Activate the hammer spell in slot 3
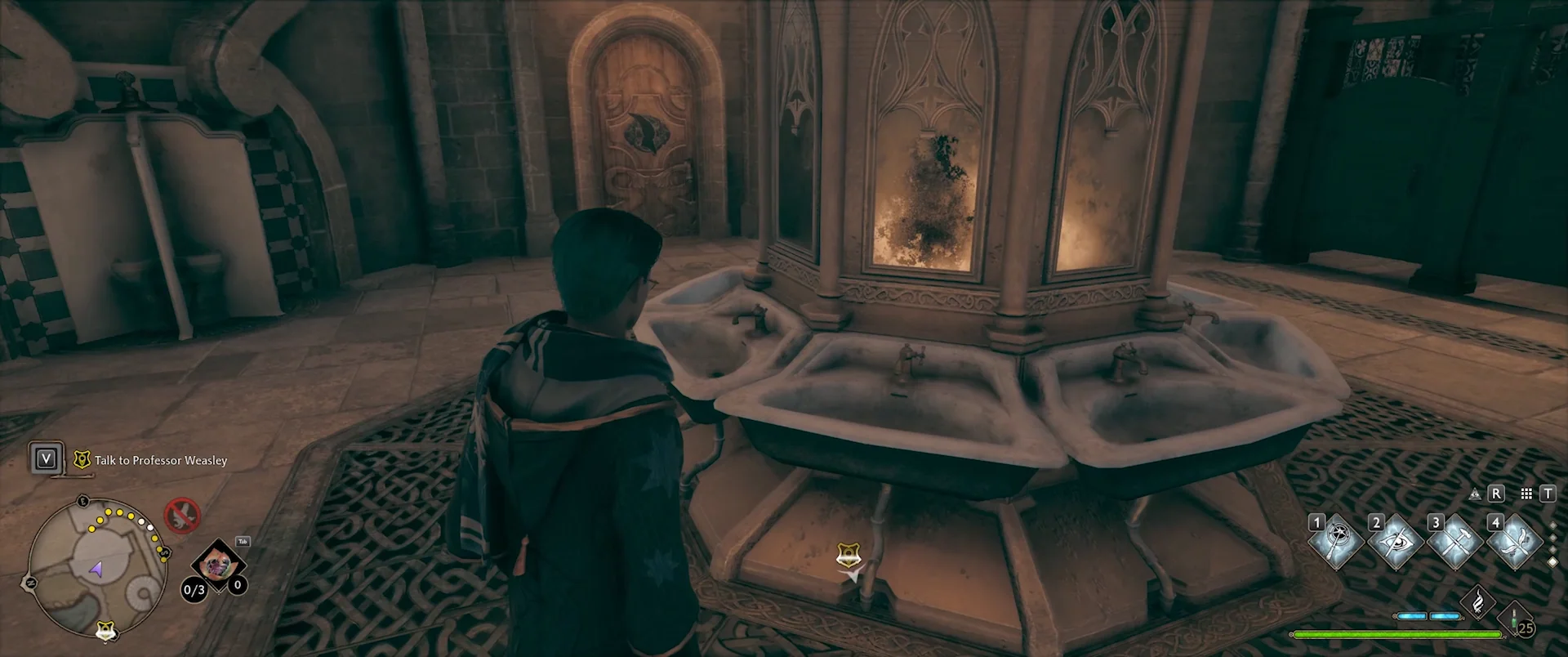1568x657 pixels. tap(1455, 543)
